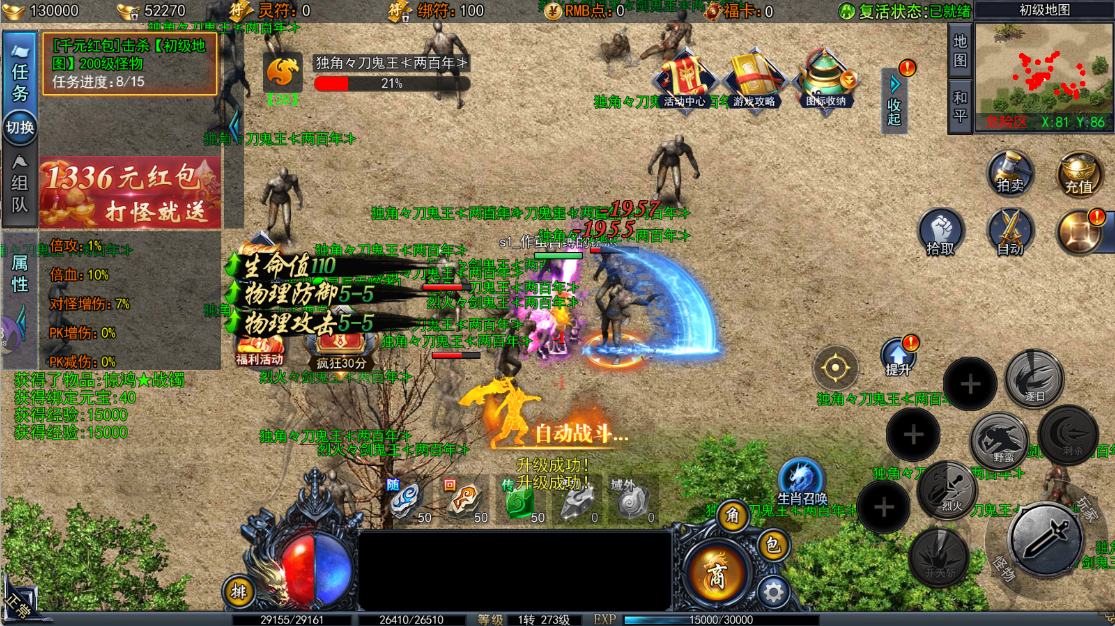The height and width of the screenshot is (626, 1115).
Task: Activate the 逐日 skill
Action: (x=1034, y=378)
